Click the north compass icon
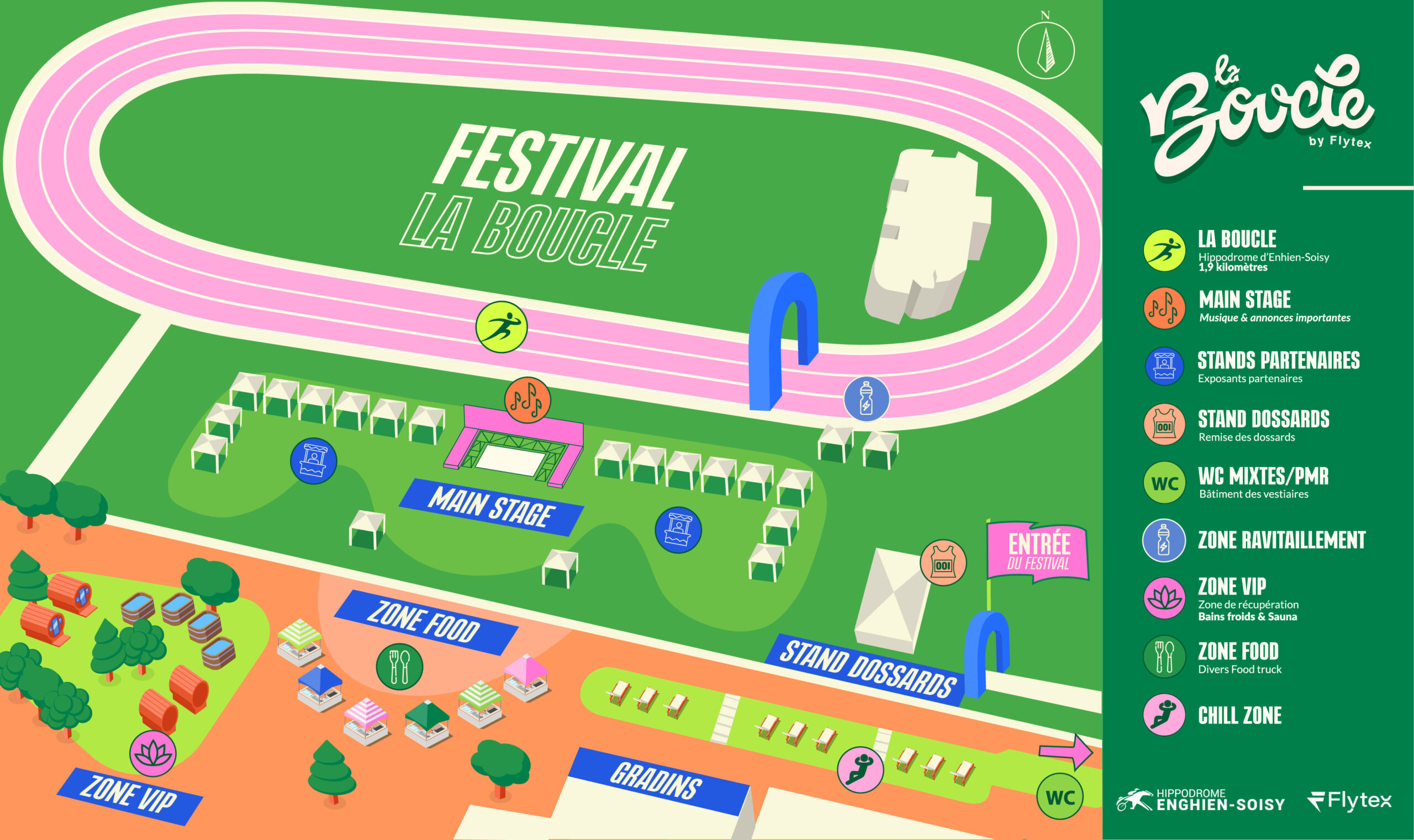This screenshot has height=840, width=1414. (x=1046, y=50)
